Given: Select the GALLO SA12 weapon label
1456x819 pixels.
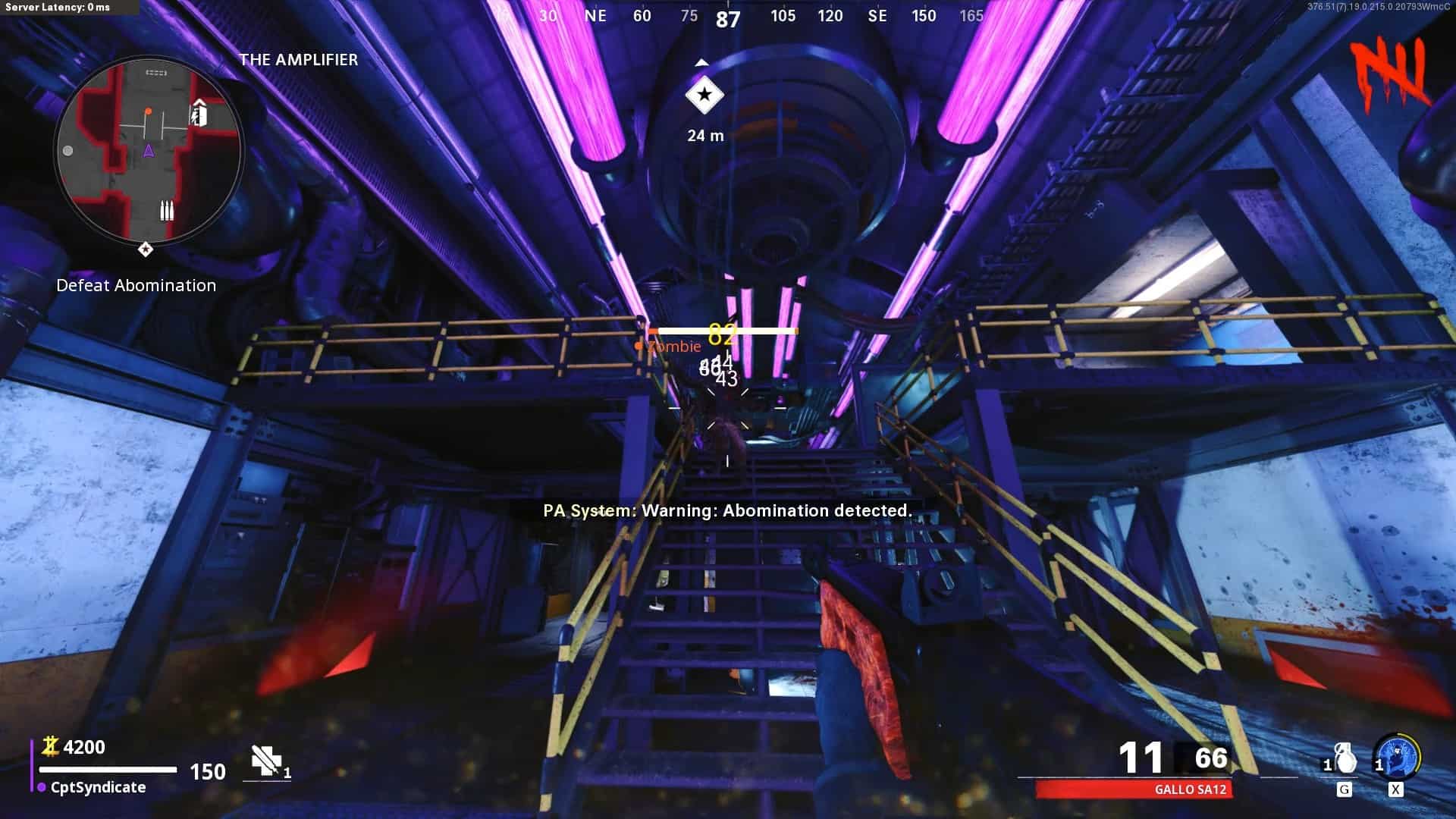Looking at the screenshot, I should (1189, 789).
